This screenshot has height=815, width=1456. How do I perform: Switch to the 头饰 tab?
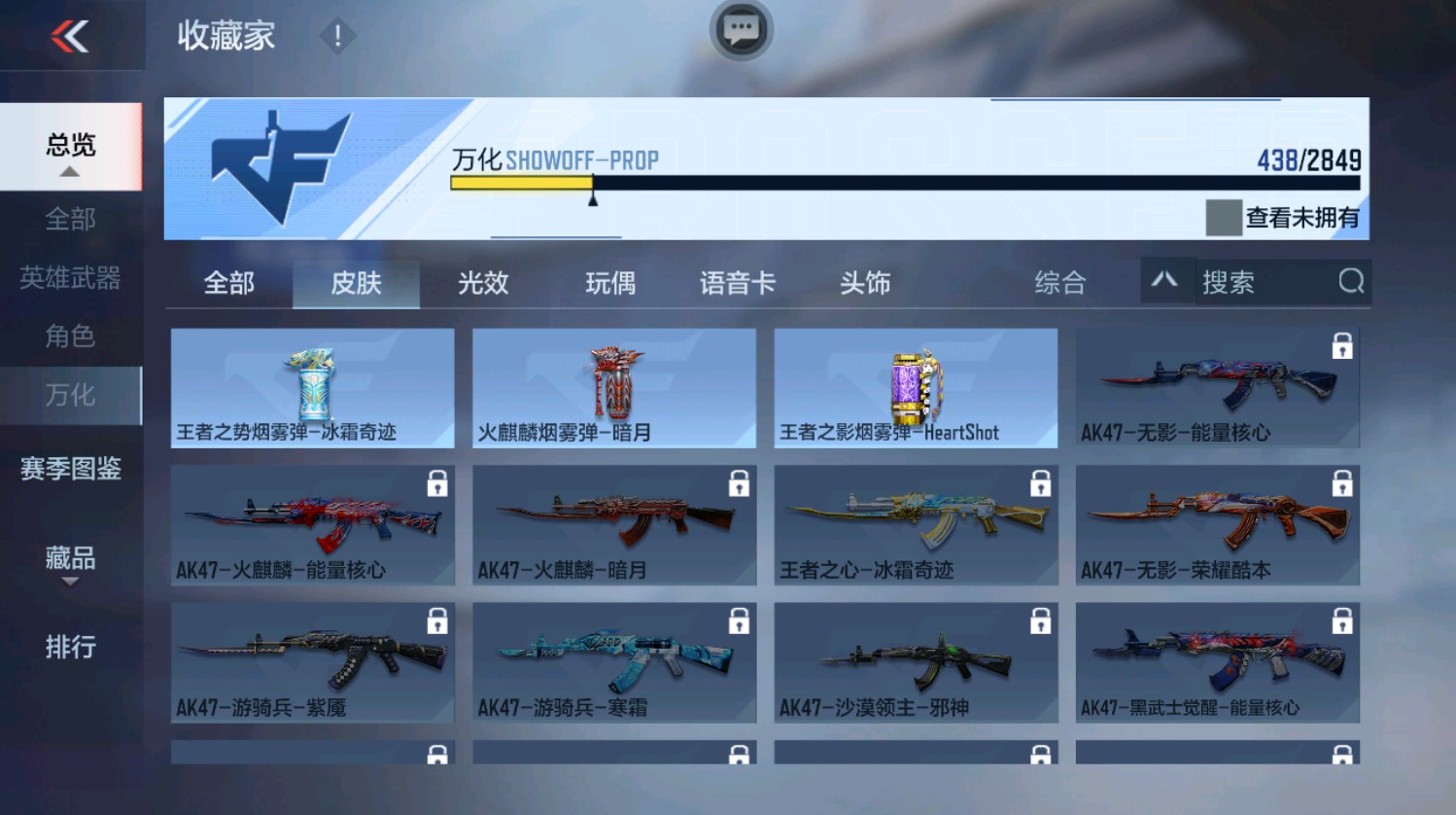point(864,282)
